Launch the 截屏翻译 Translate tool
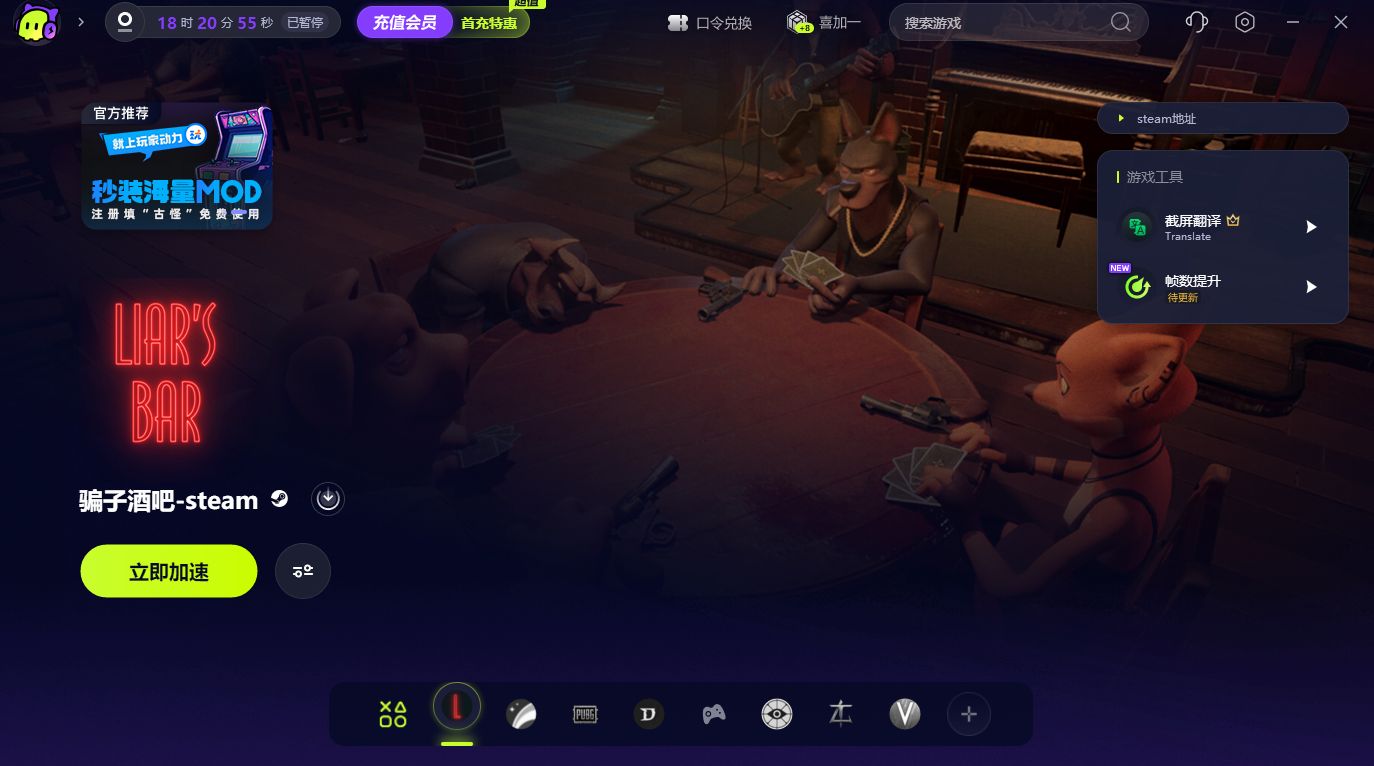Image resolution: width=1374 pixels, height=766 pixels. (x=1312, y=227)
